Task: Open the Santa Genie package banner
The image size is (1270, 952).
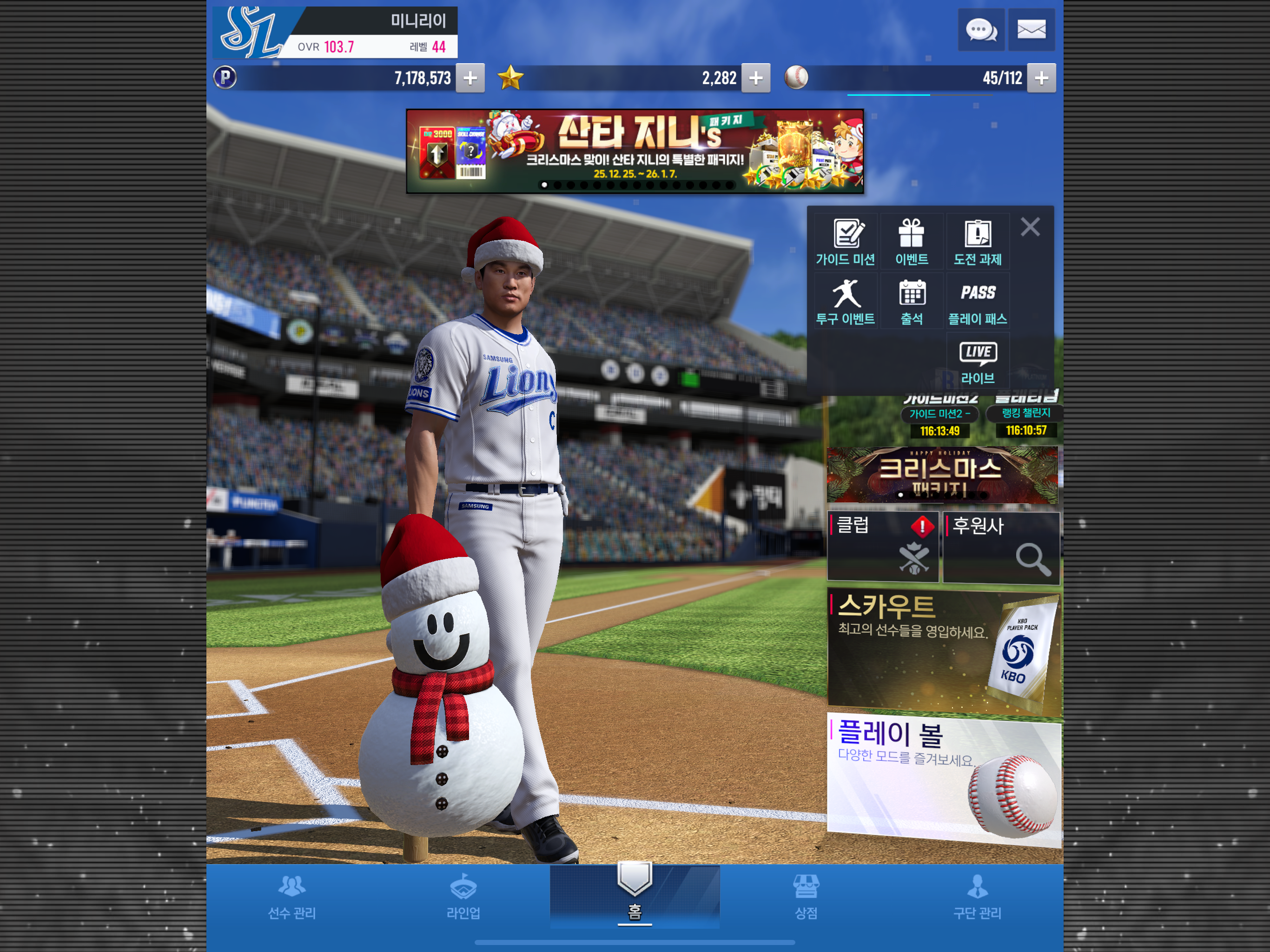Action: click(635, 151)
